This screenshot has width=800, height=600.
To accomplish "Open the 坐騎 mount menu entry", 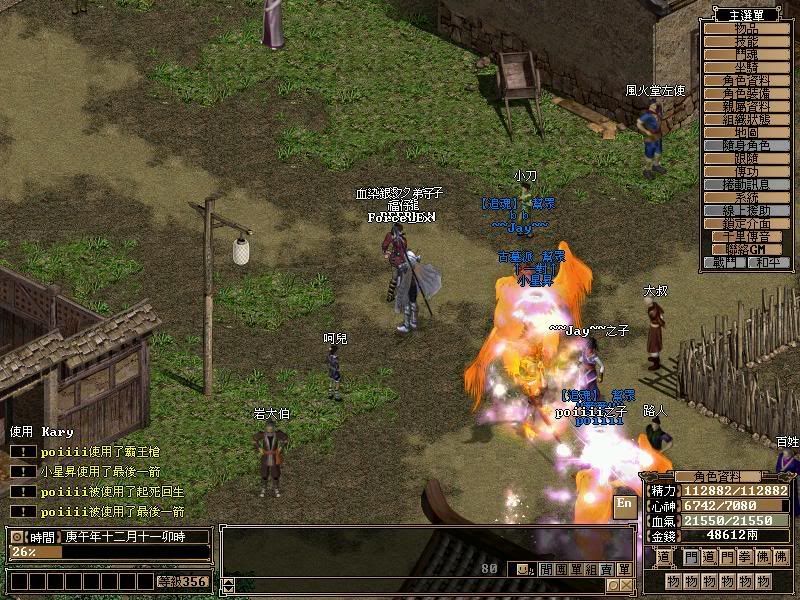I will (746, 67).
